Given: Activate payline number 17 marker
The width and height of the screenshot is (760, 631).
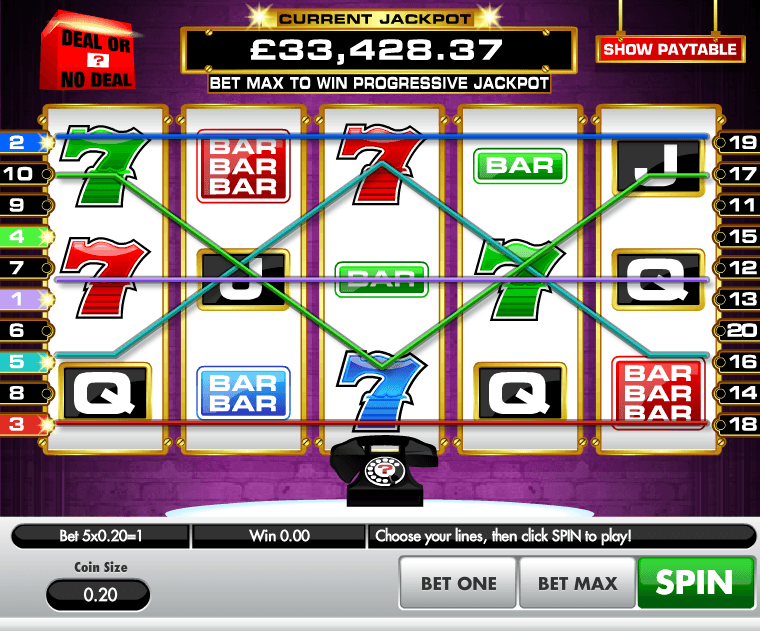Looking at the screenshot, I should pyautogui.click(x=741, y=174).
